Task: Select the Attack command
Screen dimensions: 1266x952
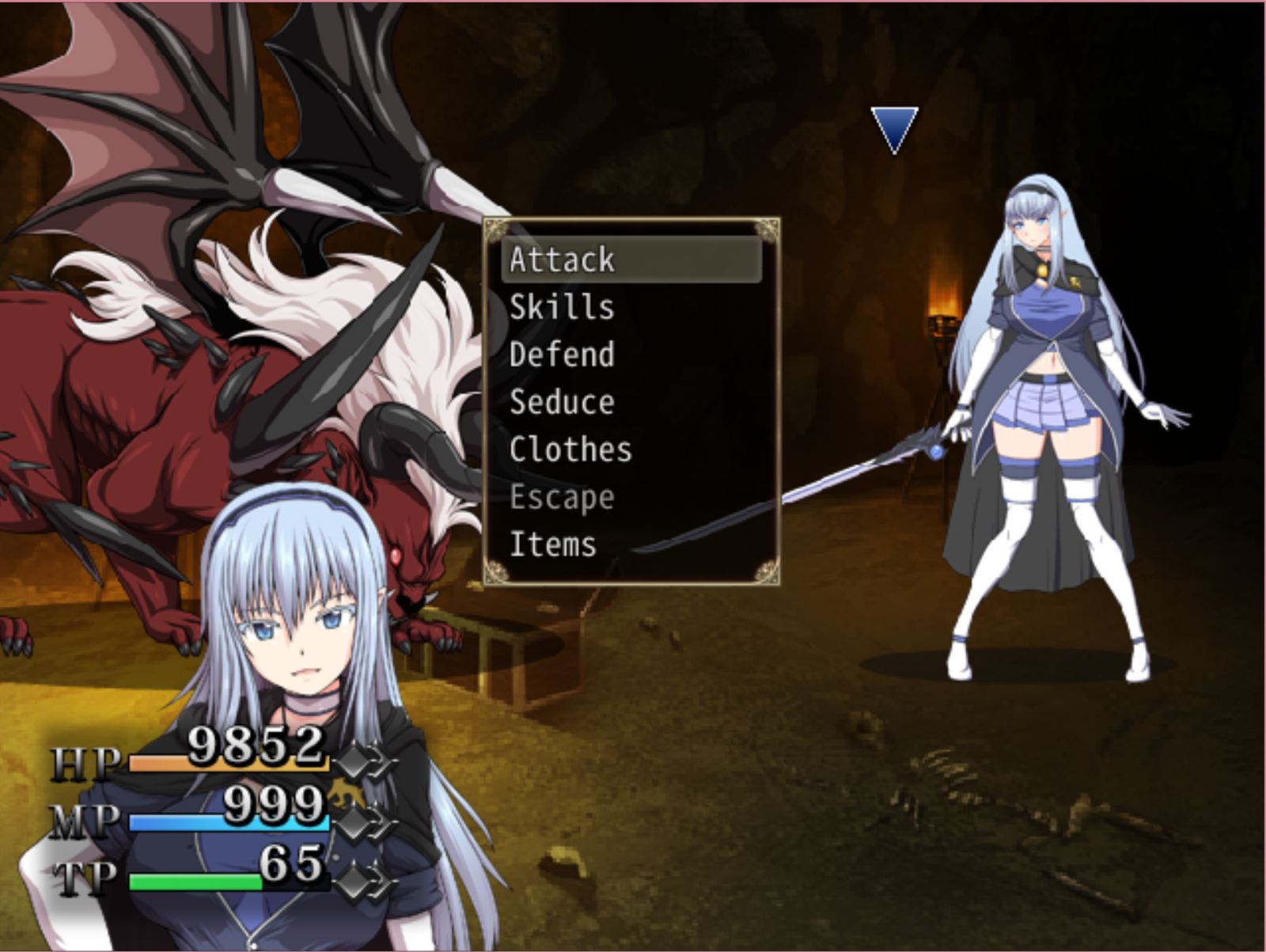Action: click(x=562, y=260)
